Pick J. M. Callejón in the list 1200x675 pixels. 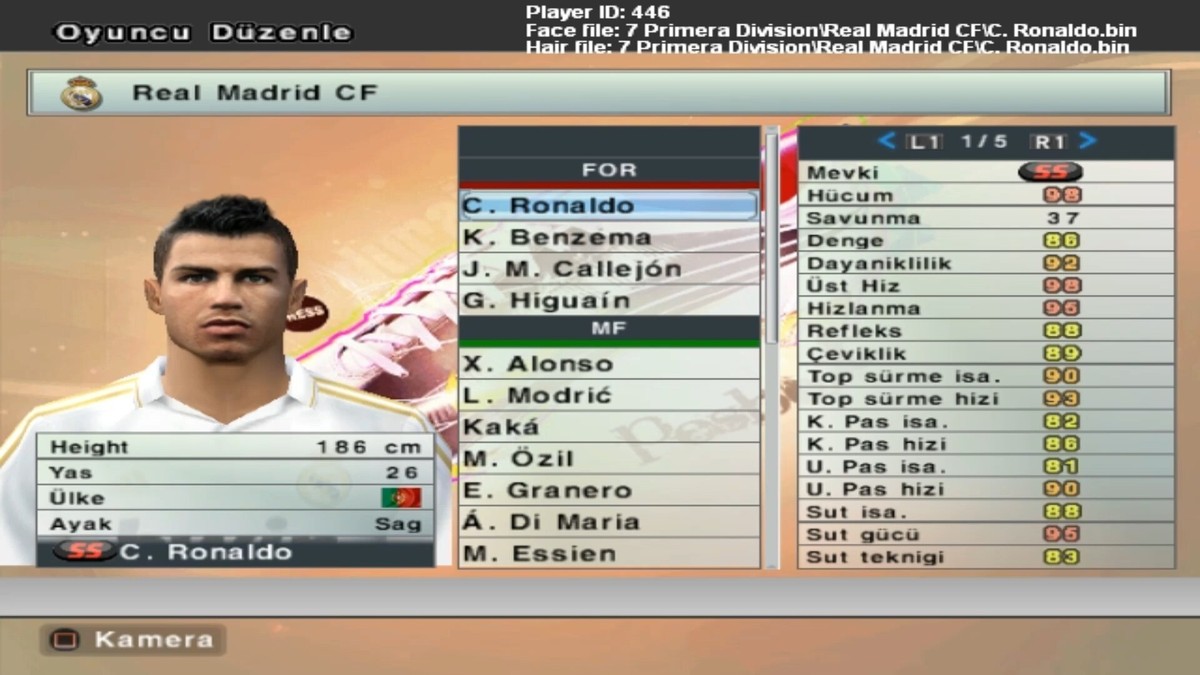point(608,269)
